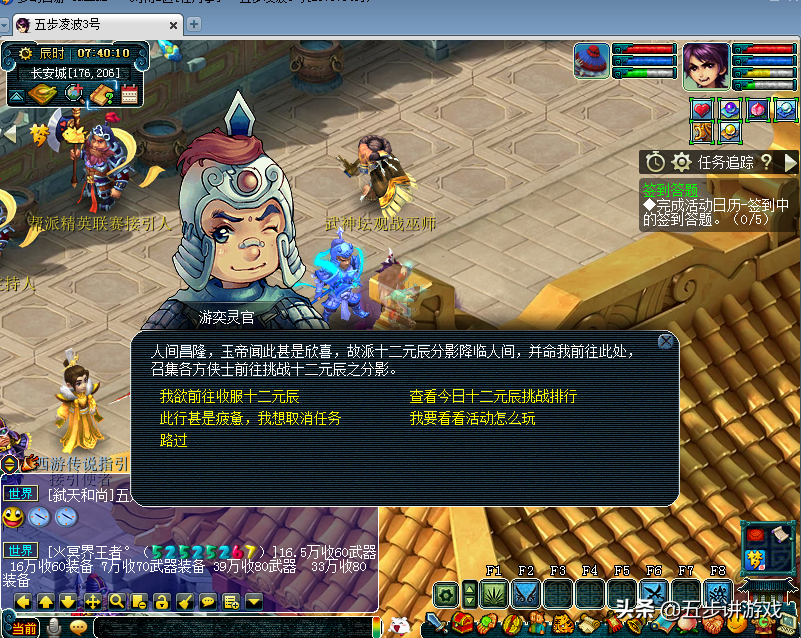Activate the F1 green grass skill
Image resolution: width=801 pixels, height=638 pixels.
click(x=493, y=594)
